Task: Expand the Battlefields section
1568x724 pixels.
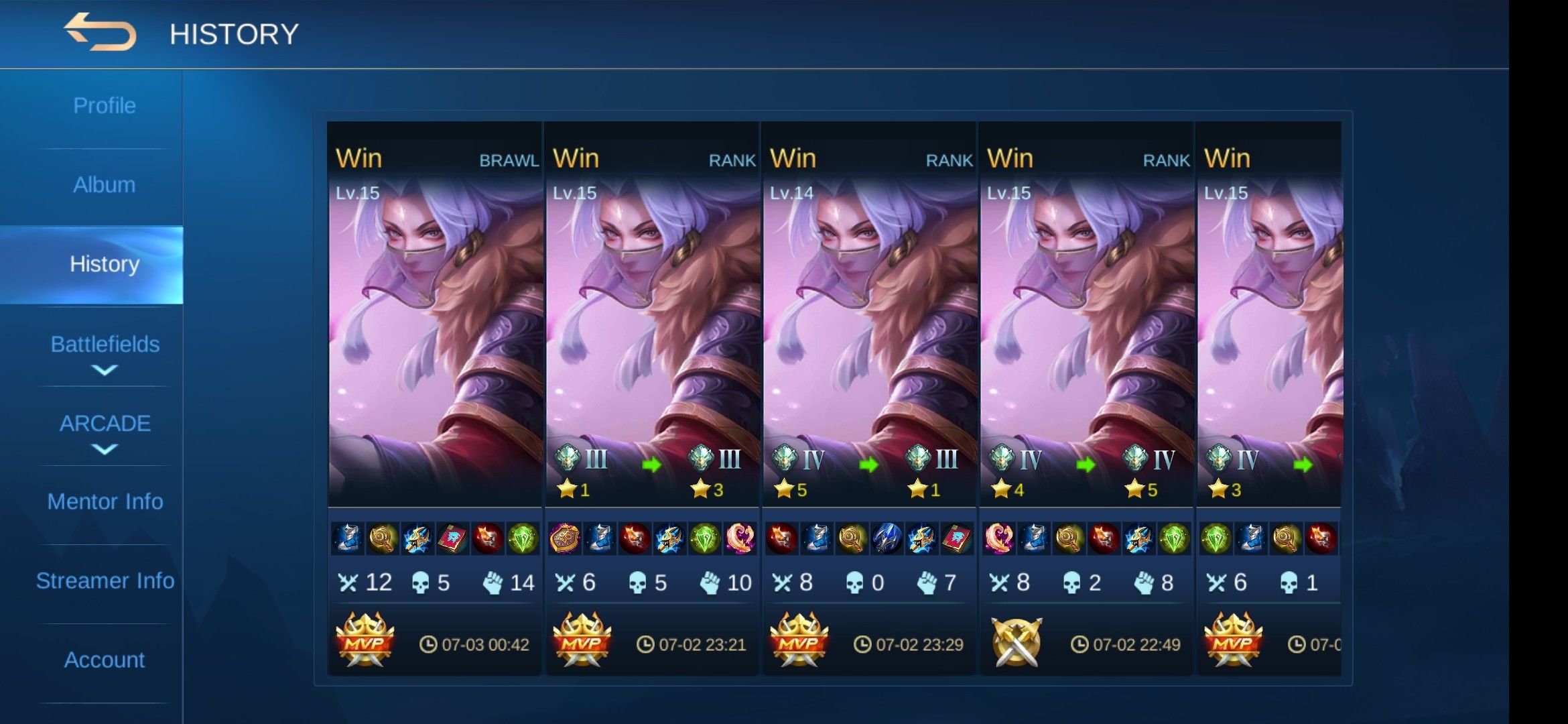Action: [x=105, y=352]
